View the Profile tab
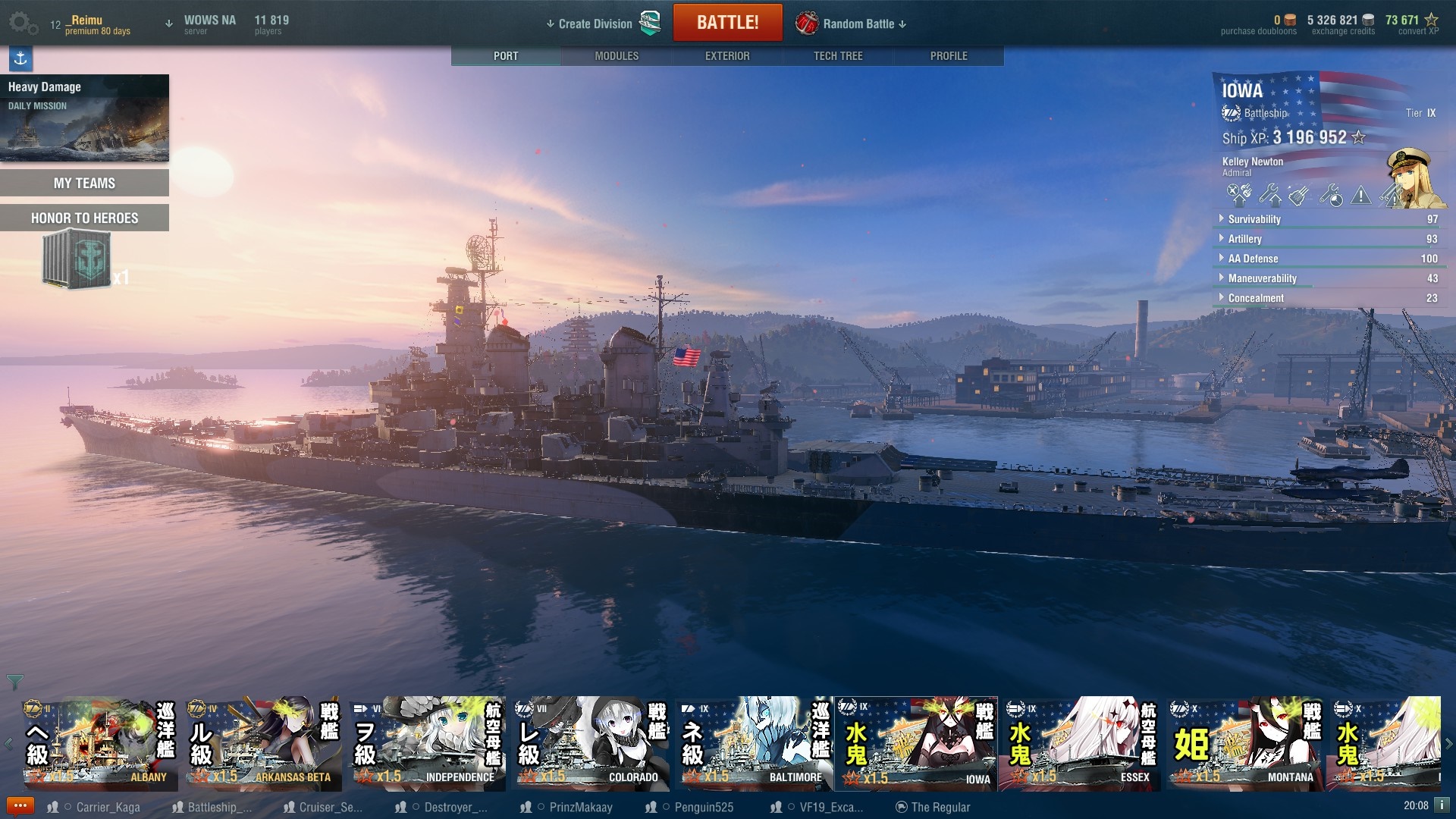Screen dimensions: 1456x819 click(949, 56)
